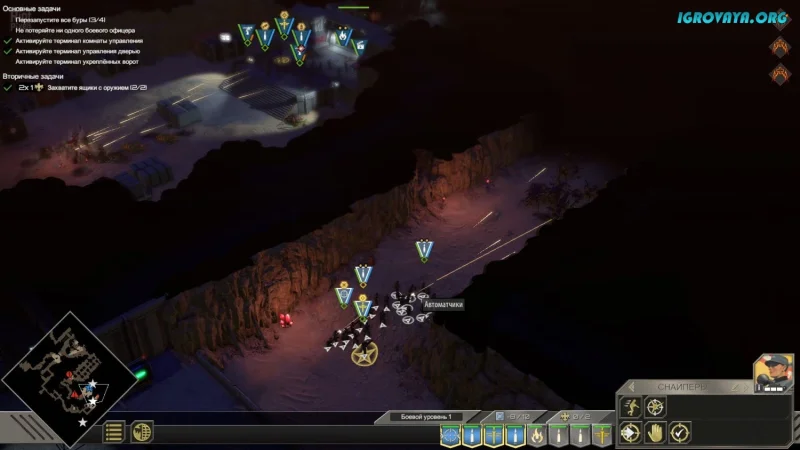800x450 pixels.
Task: Click the sniper commander portrait
Action: [773, 372]
